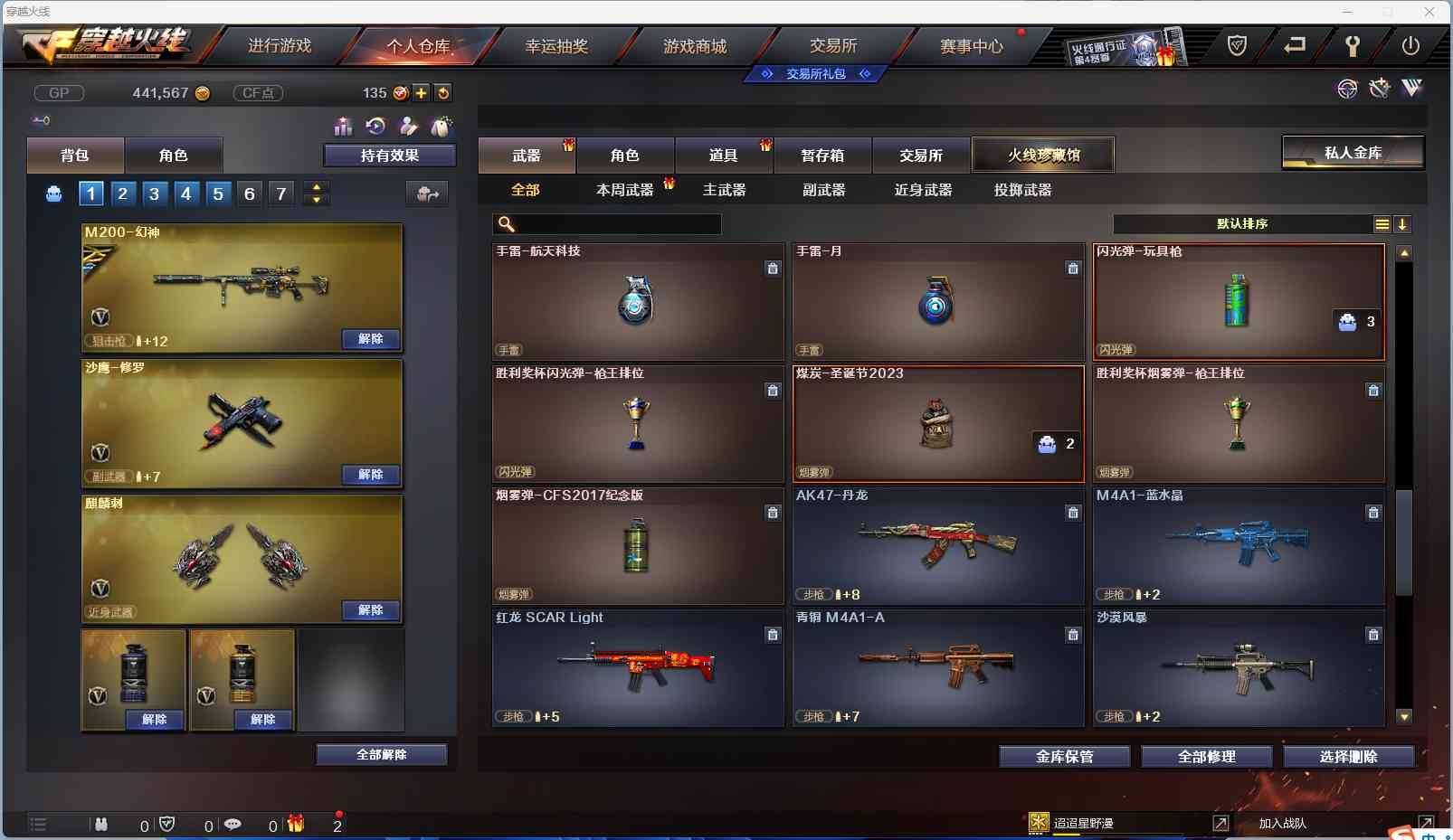Select backpack page 3
This screenshot has height=840, width=1453.
tap(154, 193)
